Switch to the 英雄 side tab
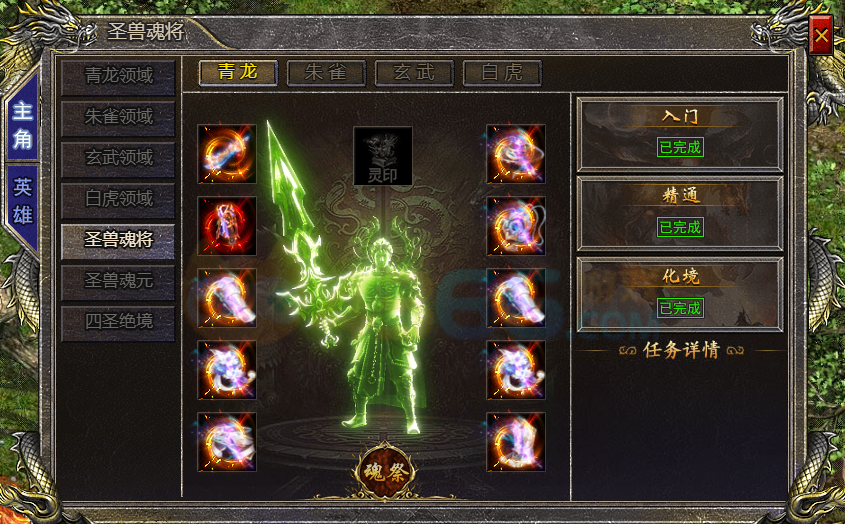Viewport: 845px width, 524px height. coord(22,200)
